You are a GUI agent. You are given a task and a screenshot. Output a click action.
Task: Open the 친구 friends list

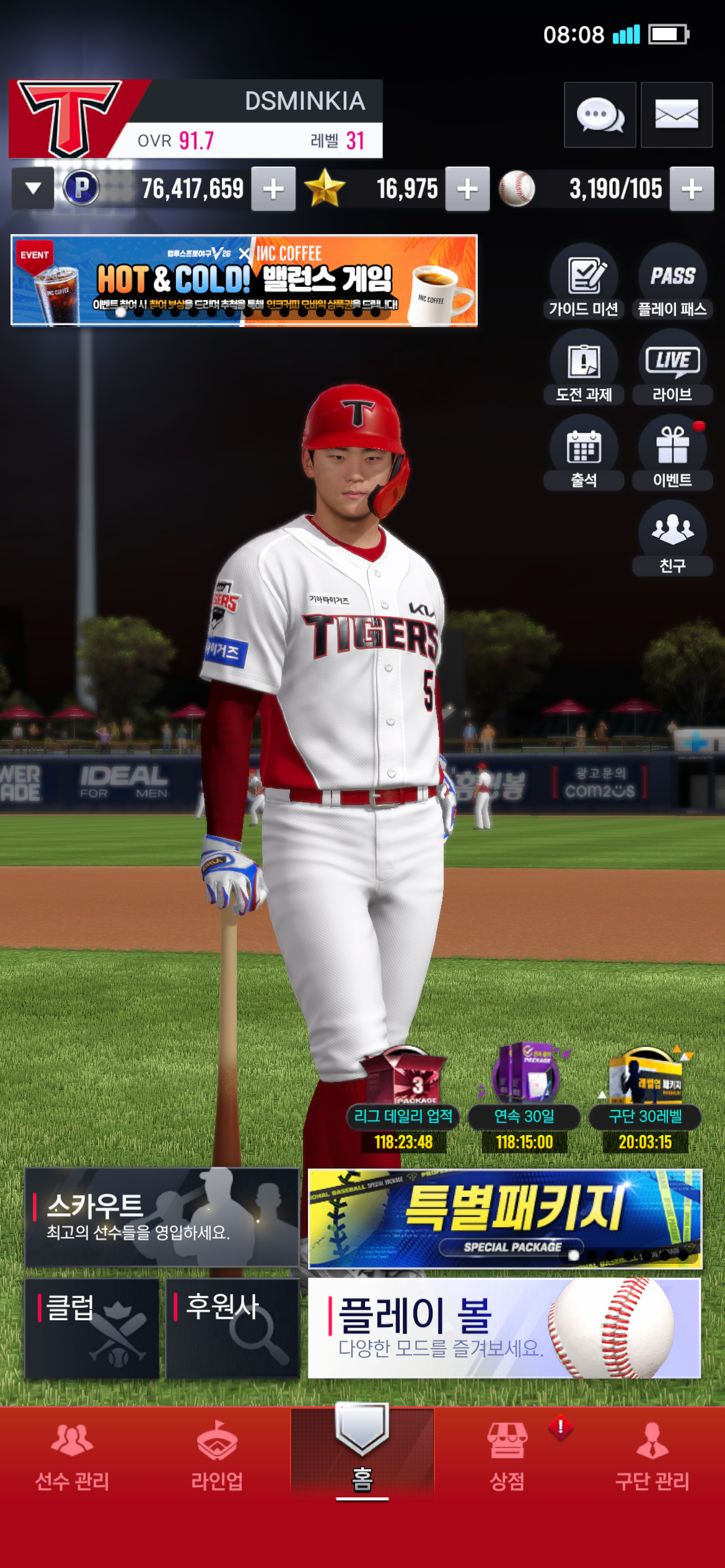point(672,539)
